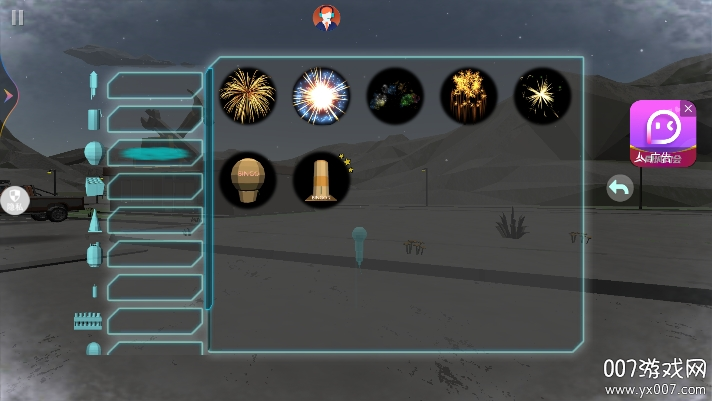The height and width of the screenshot is (401, 712).
Task: Open the purple ghost-face ad
Action: (x=661, y=133)
